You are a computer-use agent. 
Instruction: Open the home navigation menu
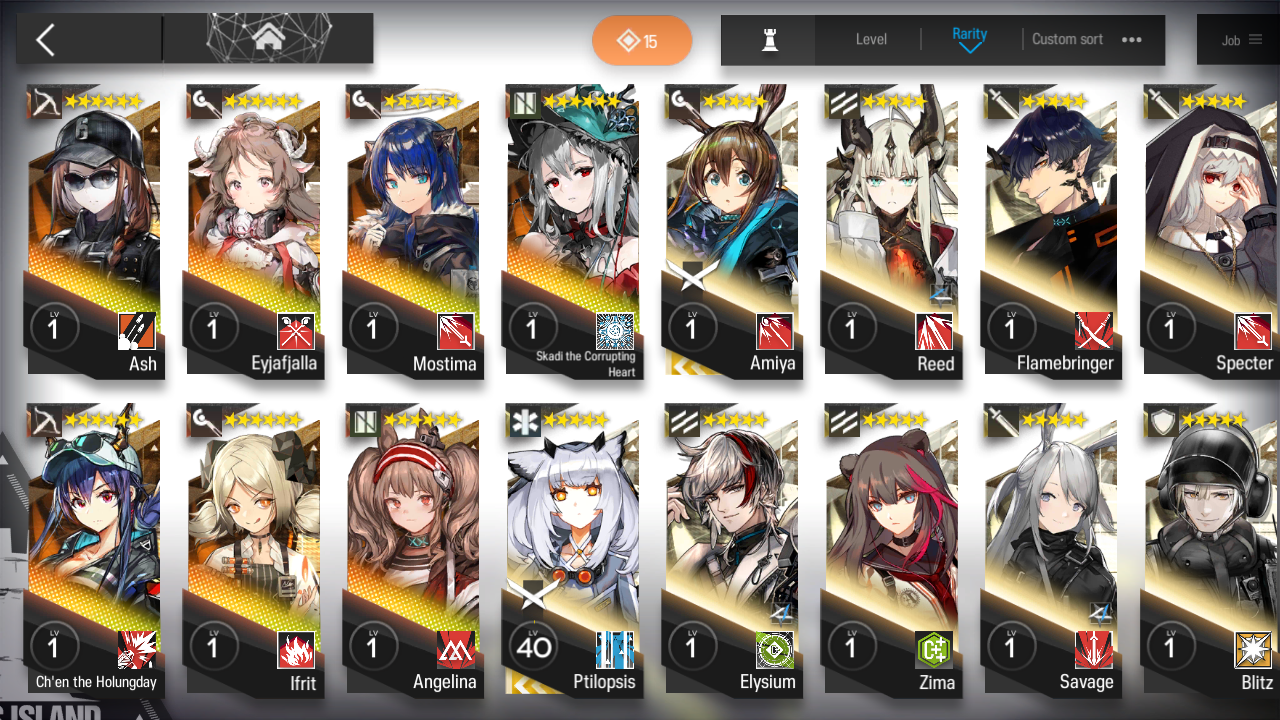[x=267, y=39]
